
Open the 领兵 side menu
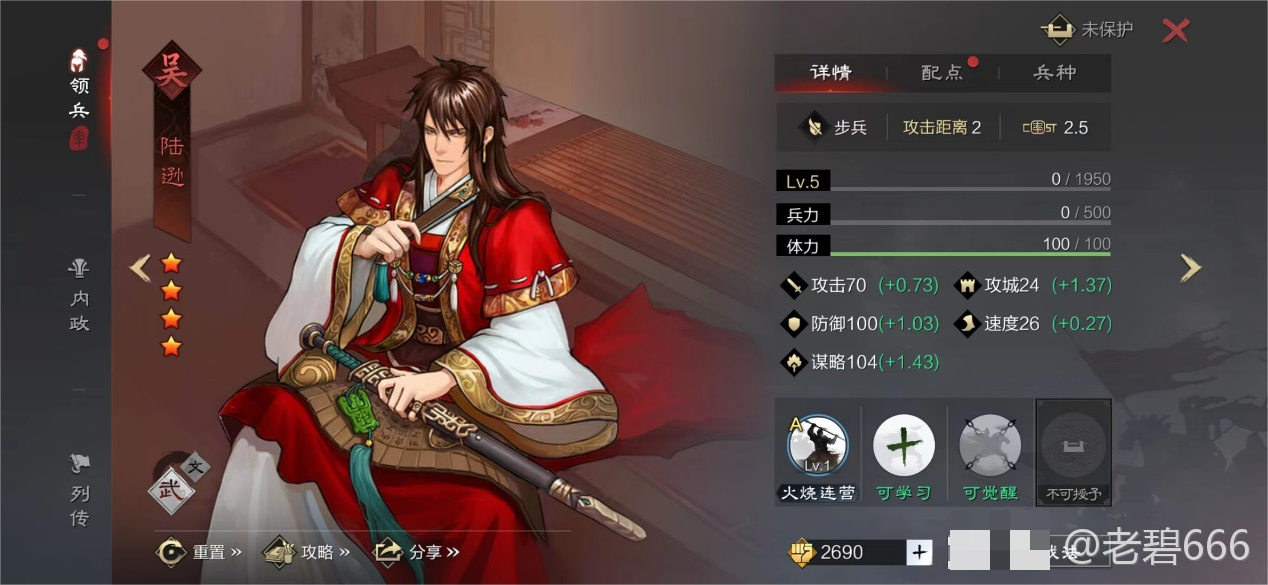(79, 98)
